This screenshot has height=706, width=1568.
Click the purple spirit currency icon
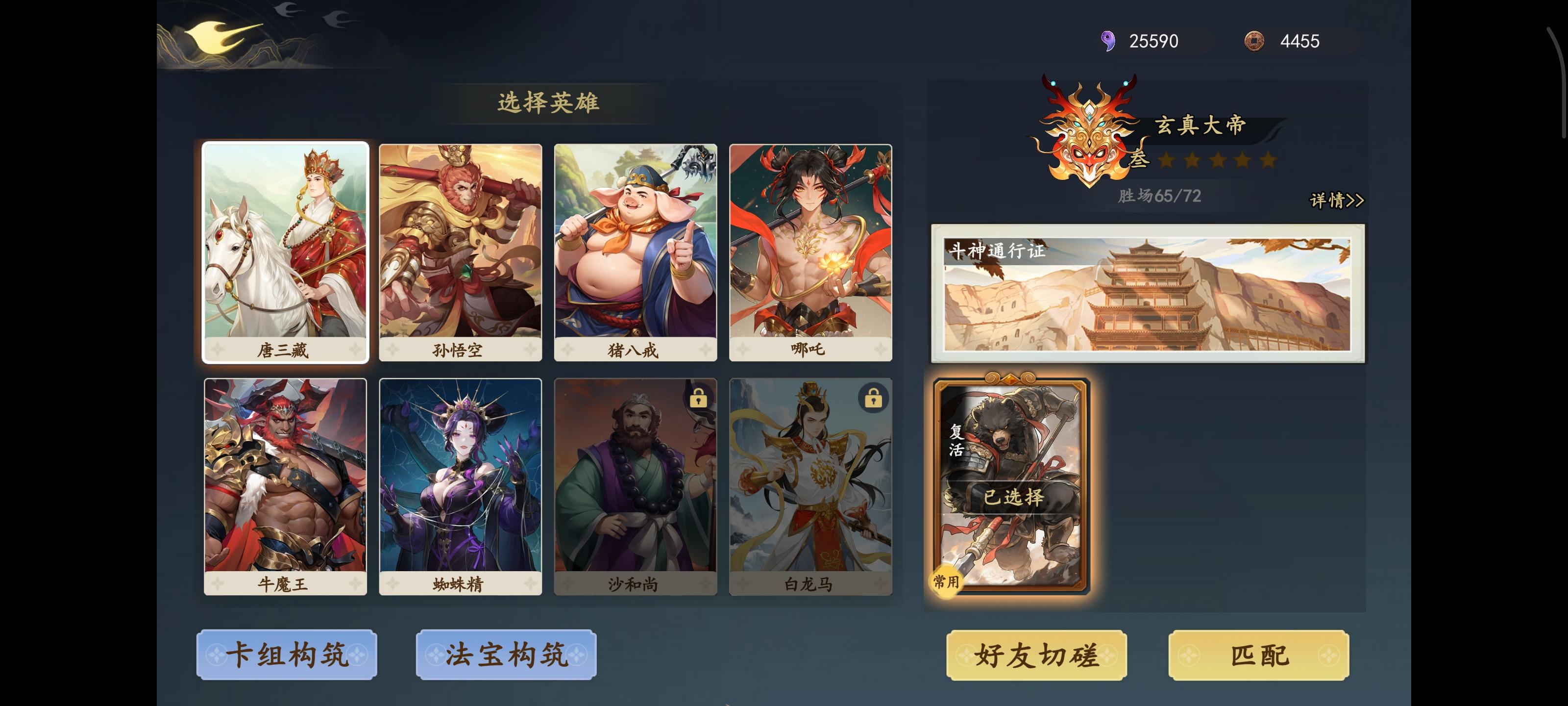point(1110,41)
